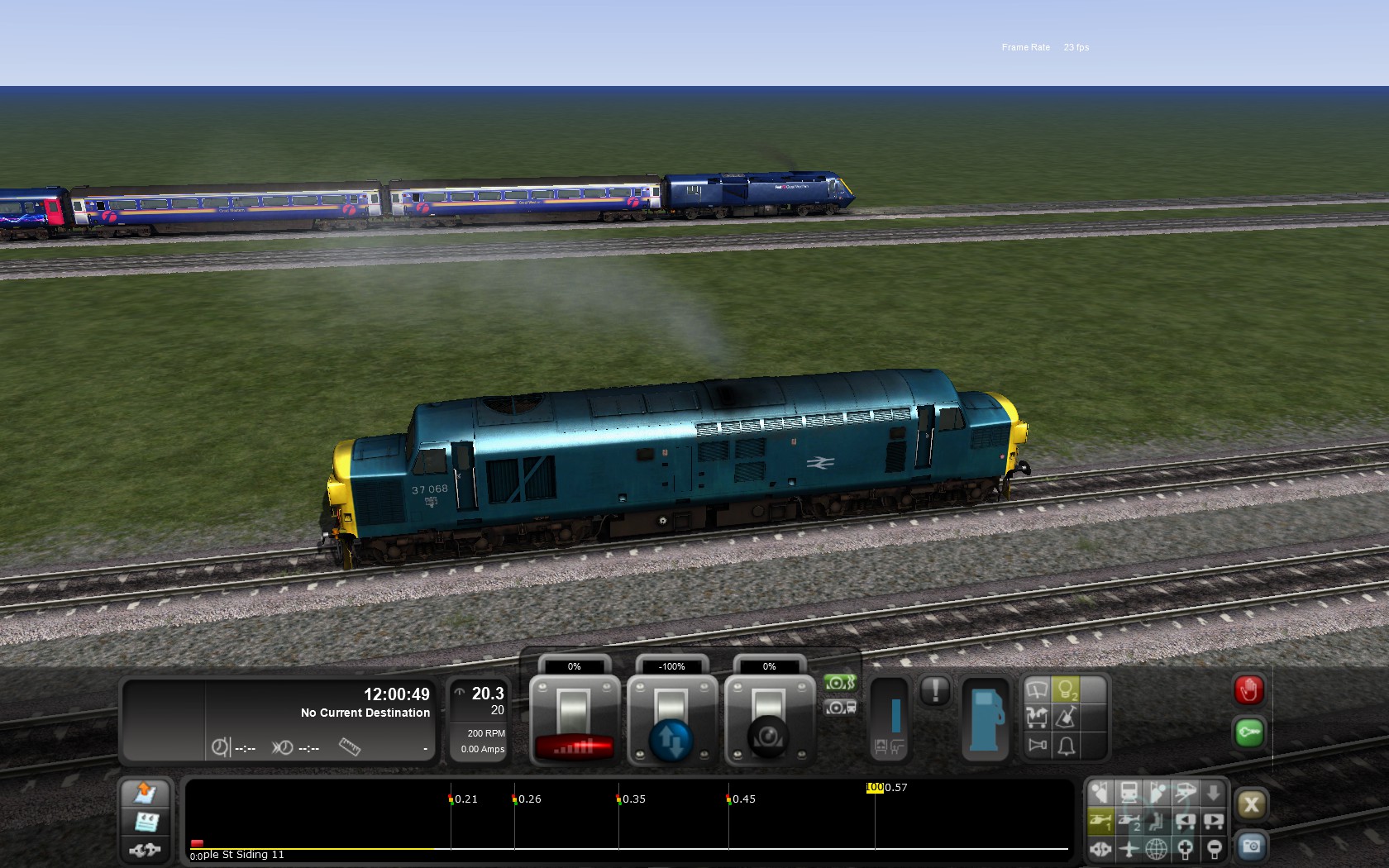Open the coupling icon below the notepad

coord(146,849)
